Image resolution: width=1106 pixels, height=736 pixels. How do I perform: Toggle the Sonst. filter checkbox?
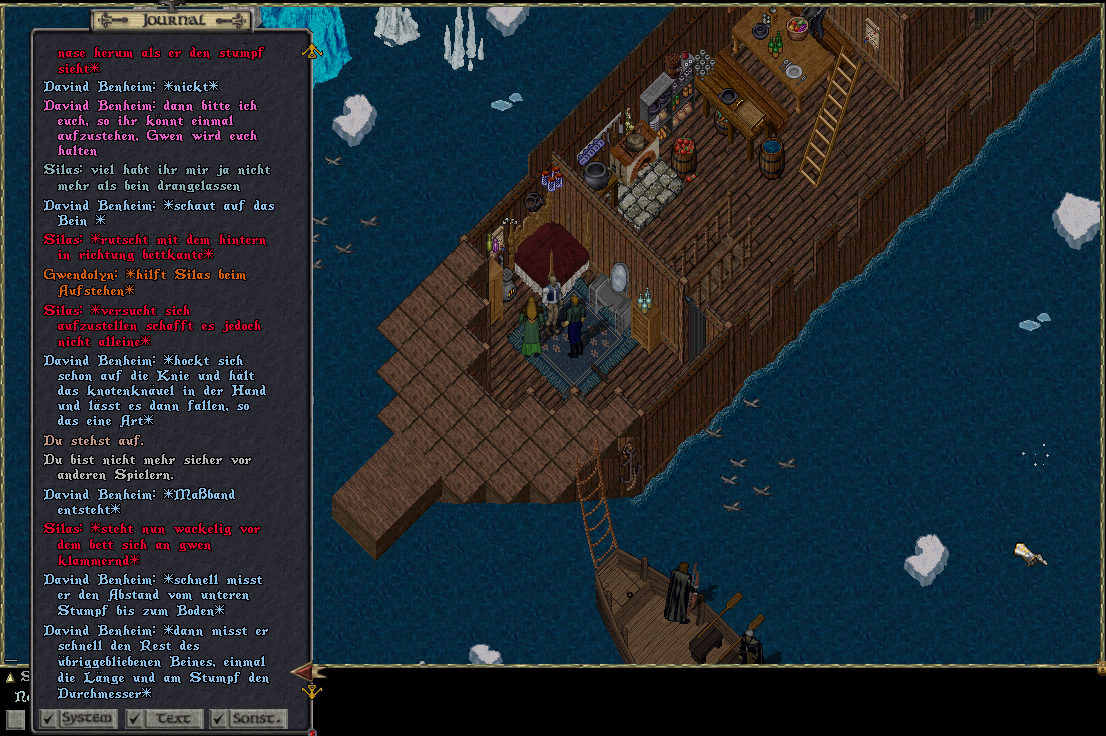coord(219,718)
